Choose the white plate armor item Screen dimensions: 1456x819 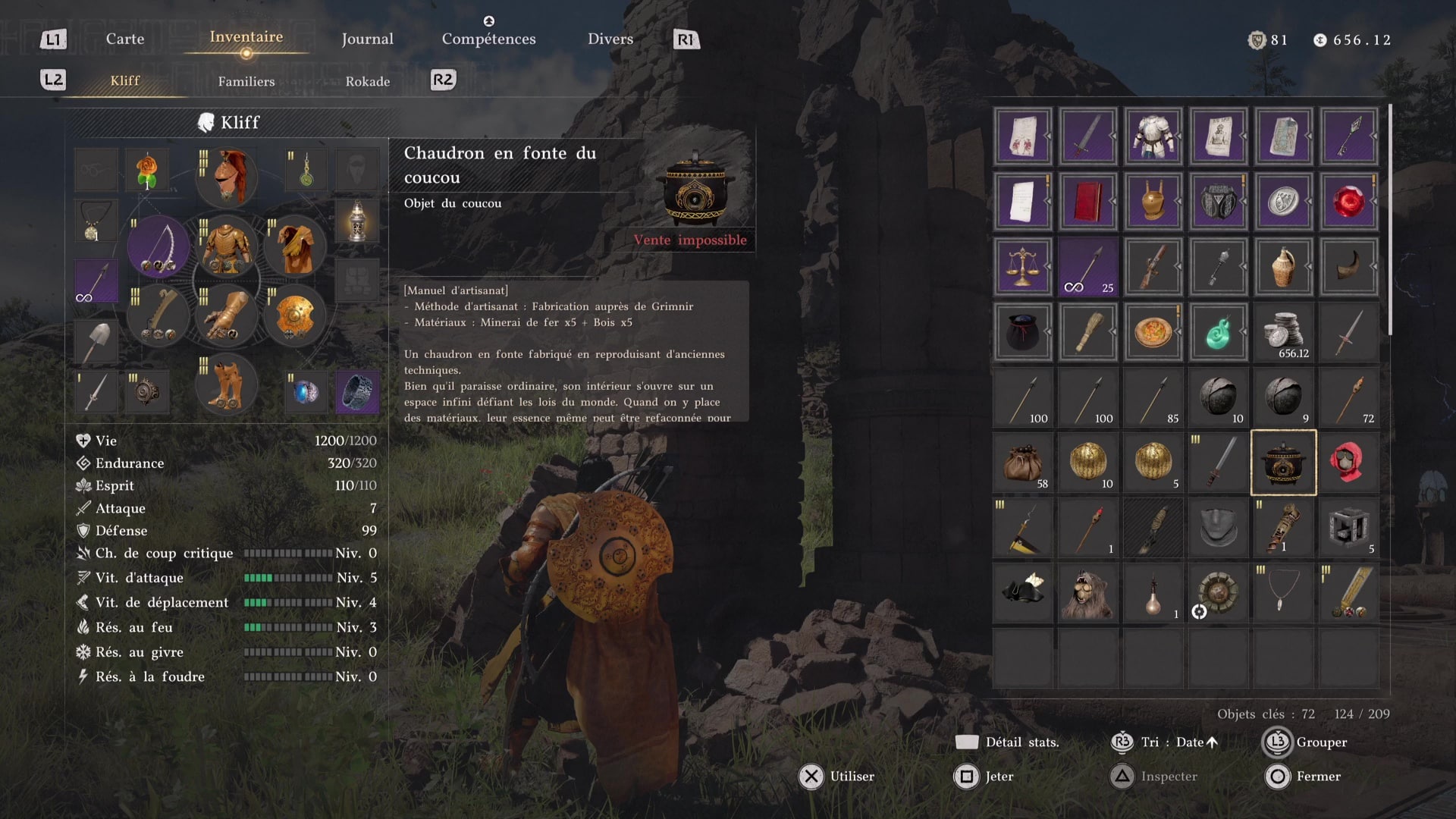coord(1153,136)
